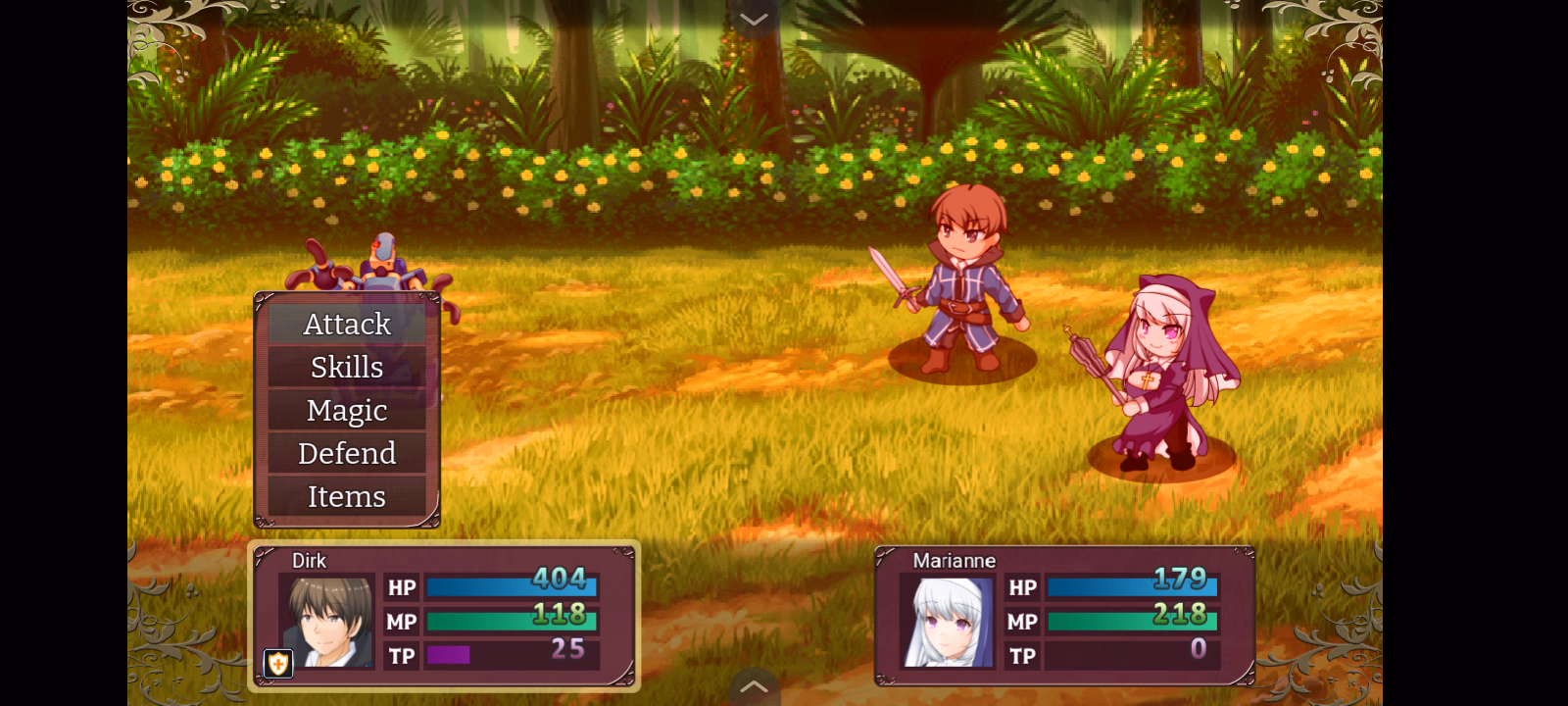Tap the bottom chevron-up arrow button
The image size is (1568, 706).
(754, 687)
